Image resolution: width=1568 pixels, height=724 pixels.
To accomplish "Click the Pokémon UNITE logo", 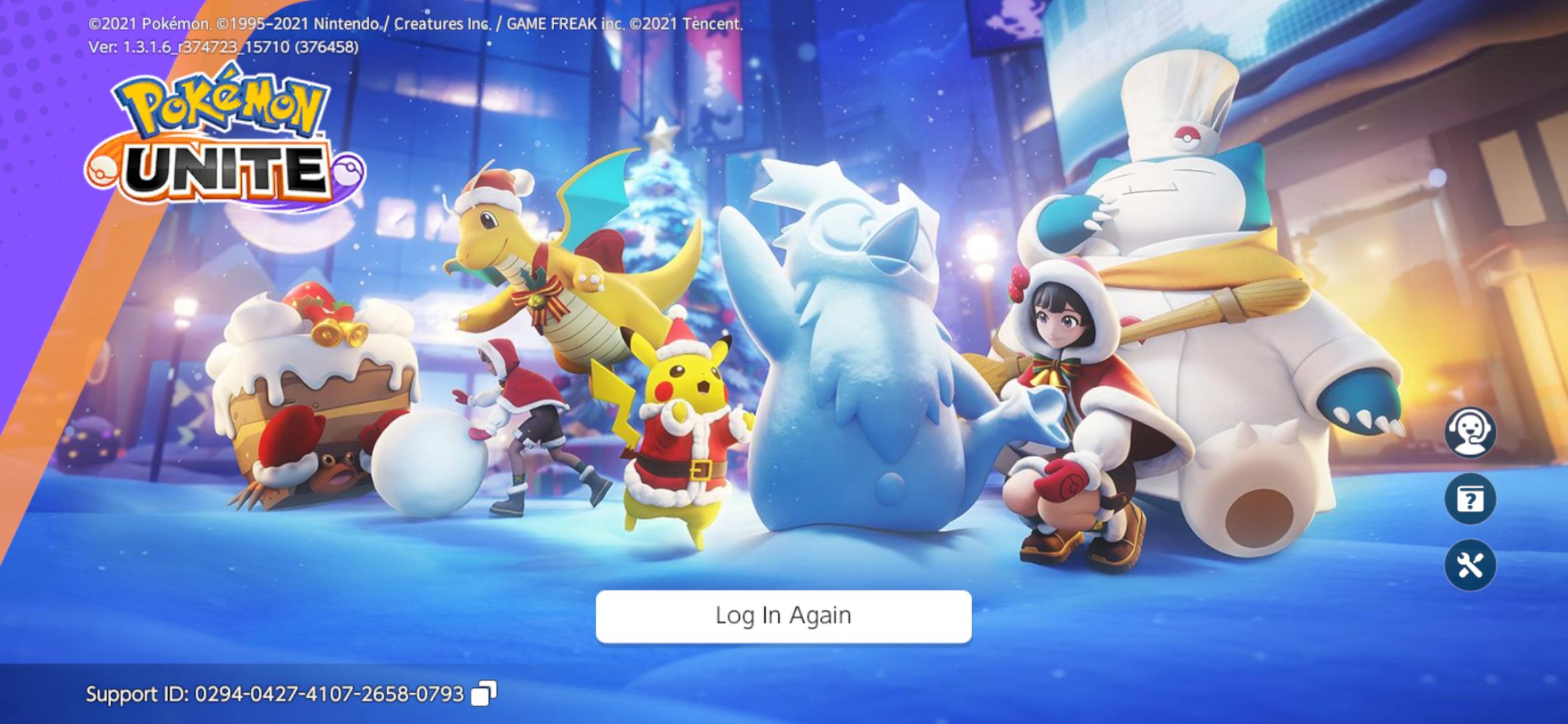I will (x=228, y=134).
